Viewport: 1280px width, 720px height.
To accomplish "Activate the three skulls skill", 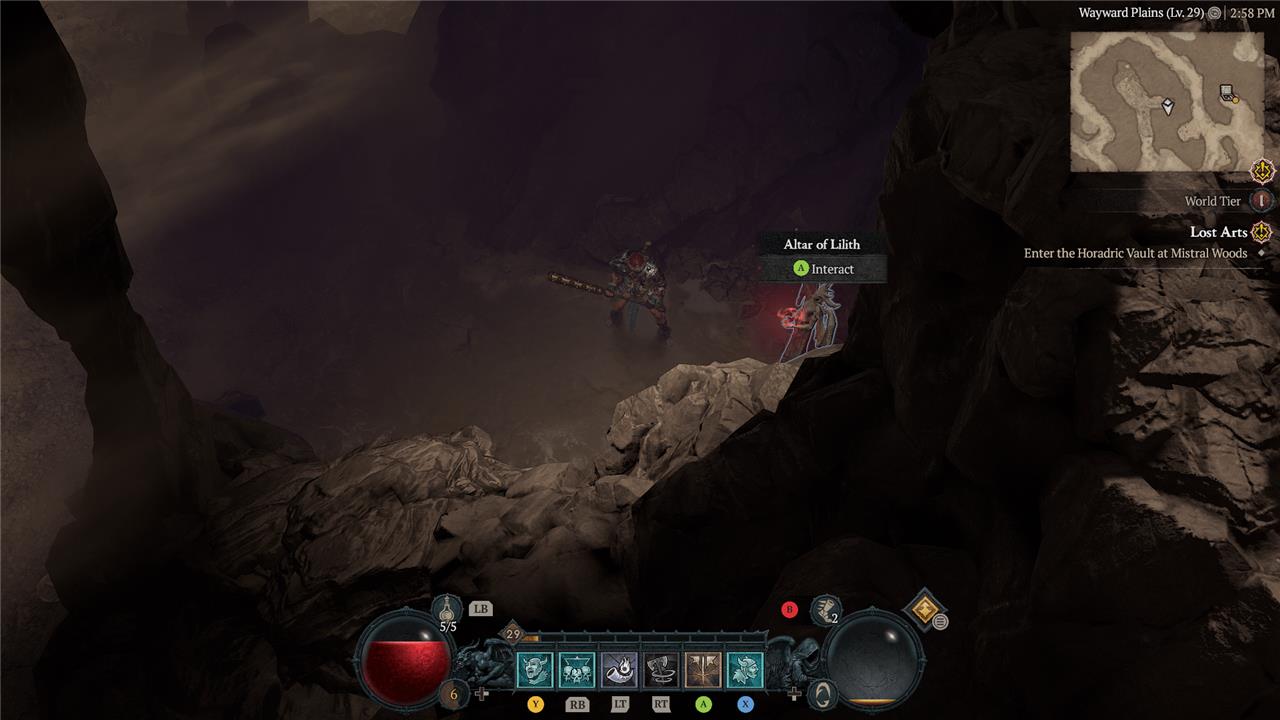I will (x=577, y=669).
